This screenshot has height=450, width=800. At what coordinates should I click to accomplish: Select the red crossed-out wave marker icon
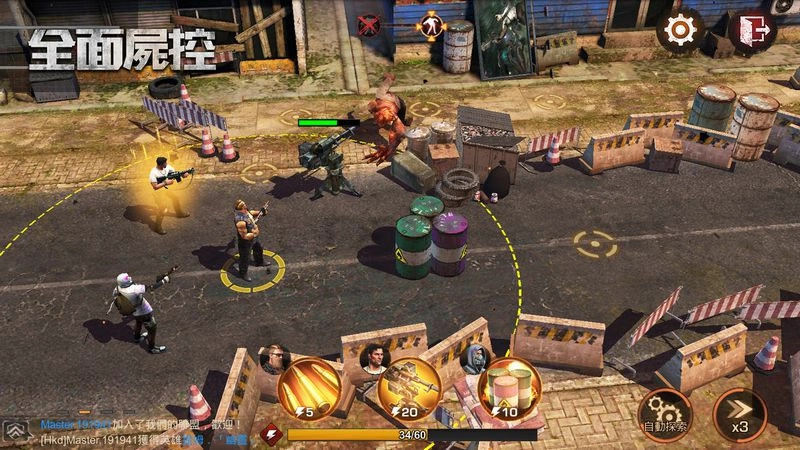[368, 25]
